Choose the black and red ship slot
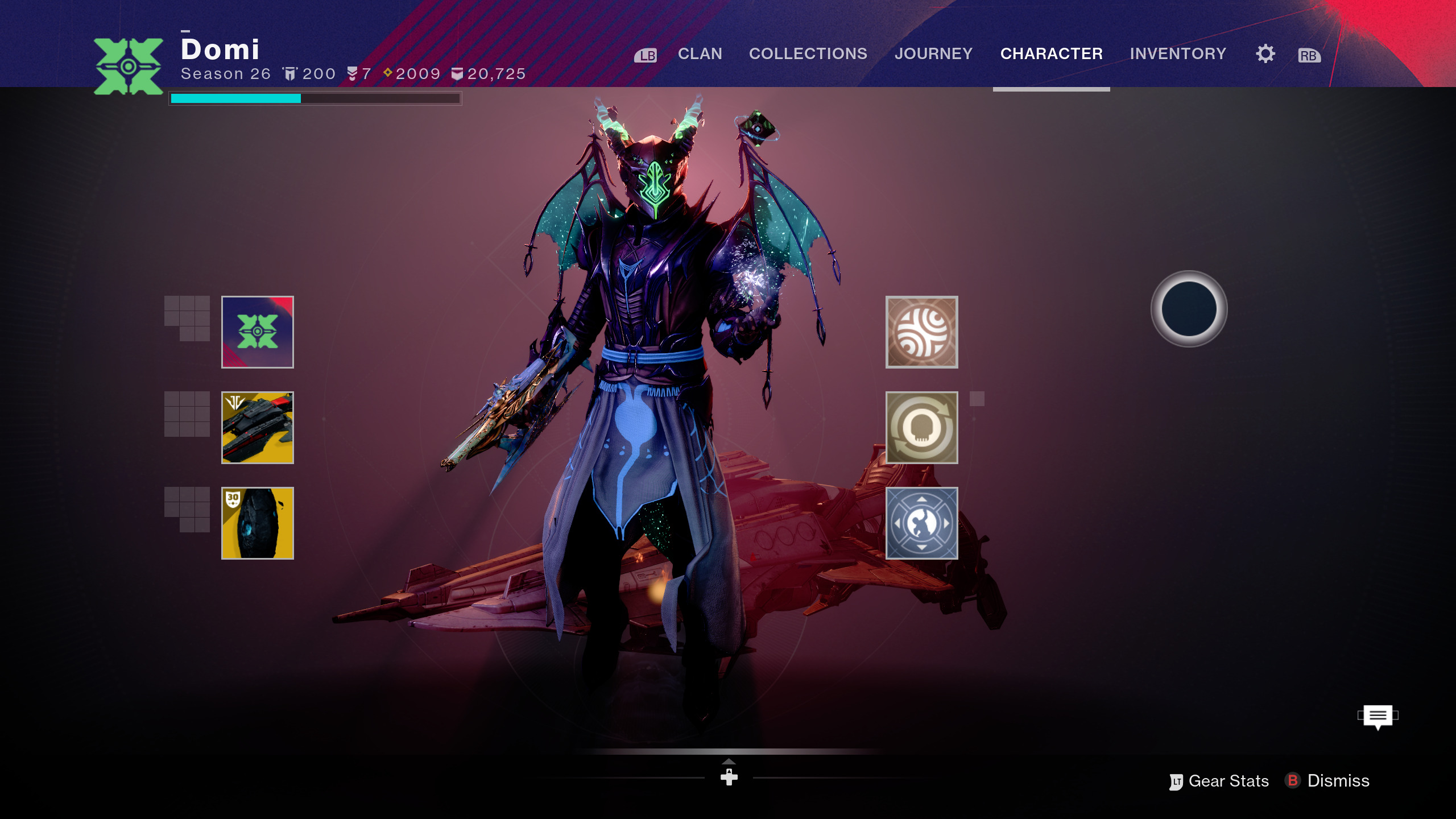Viewport: 1456px width, 819px height. coord(258,428)
